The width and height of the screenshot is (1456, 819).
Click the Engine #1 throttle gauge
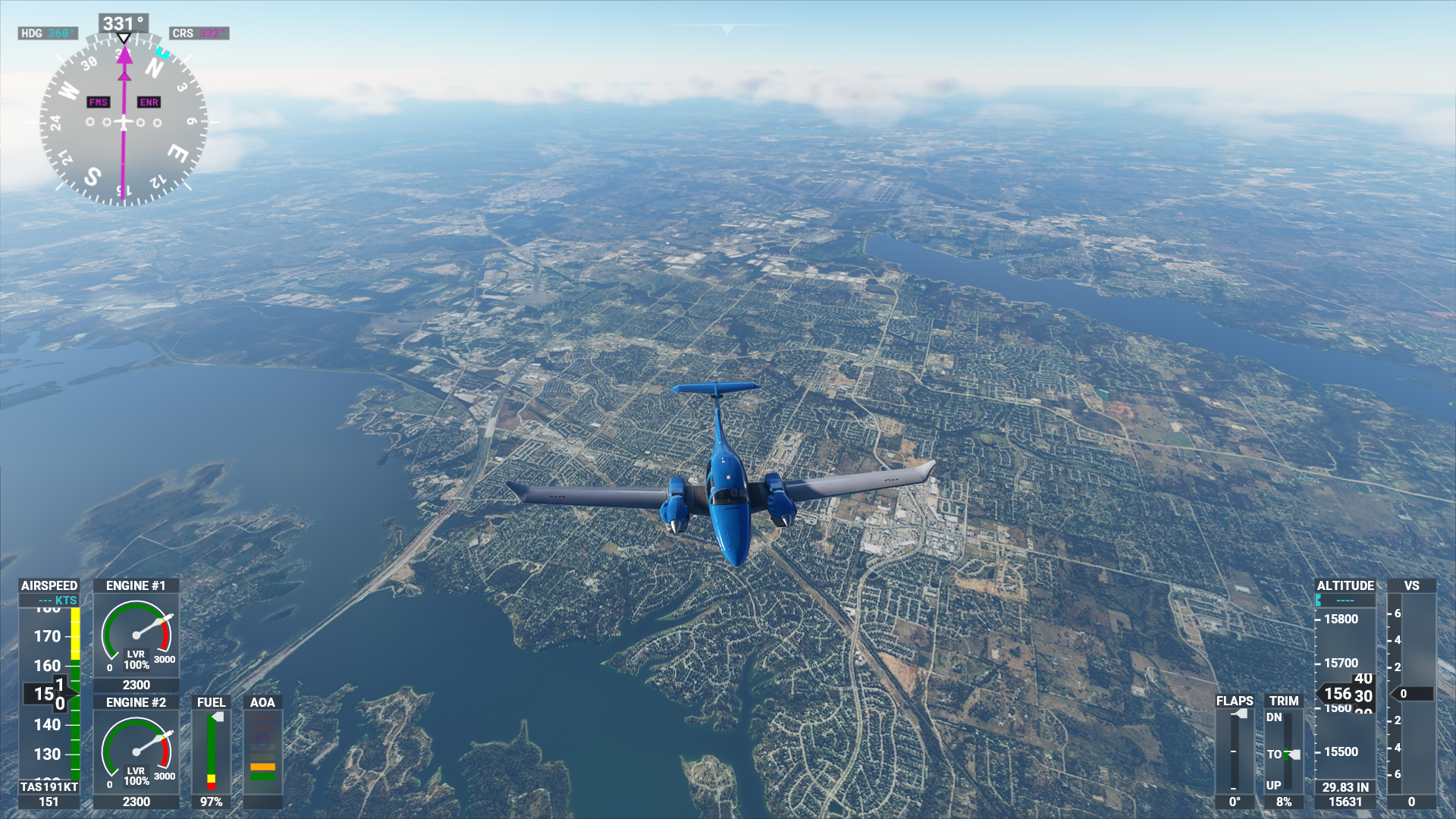pos(136,635)
